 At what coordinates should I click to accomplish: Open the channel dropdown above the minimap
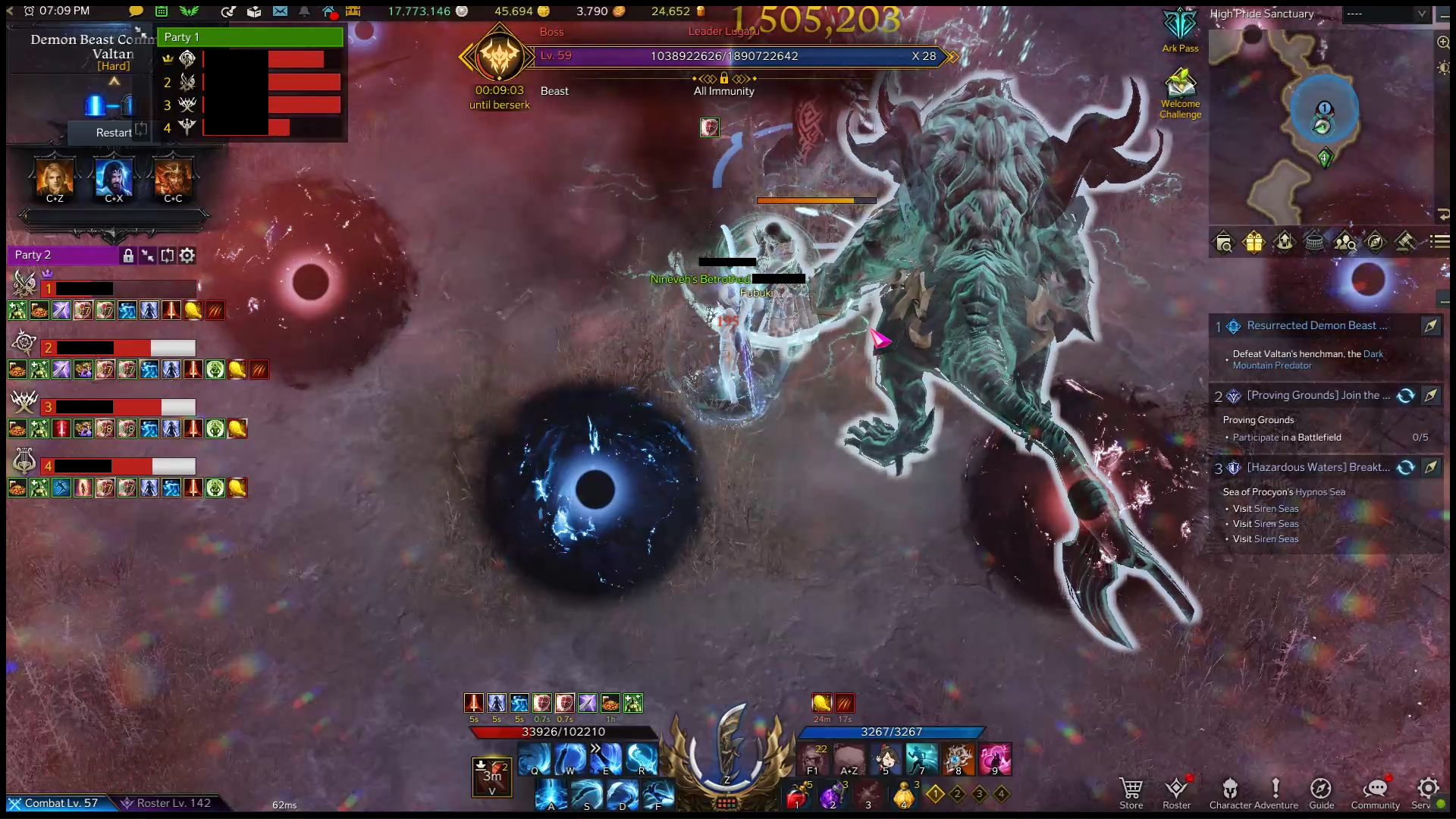[1385, 14]
